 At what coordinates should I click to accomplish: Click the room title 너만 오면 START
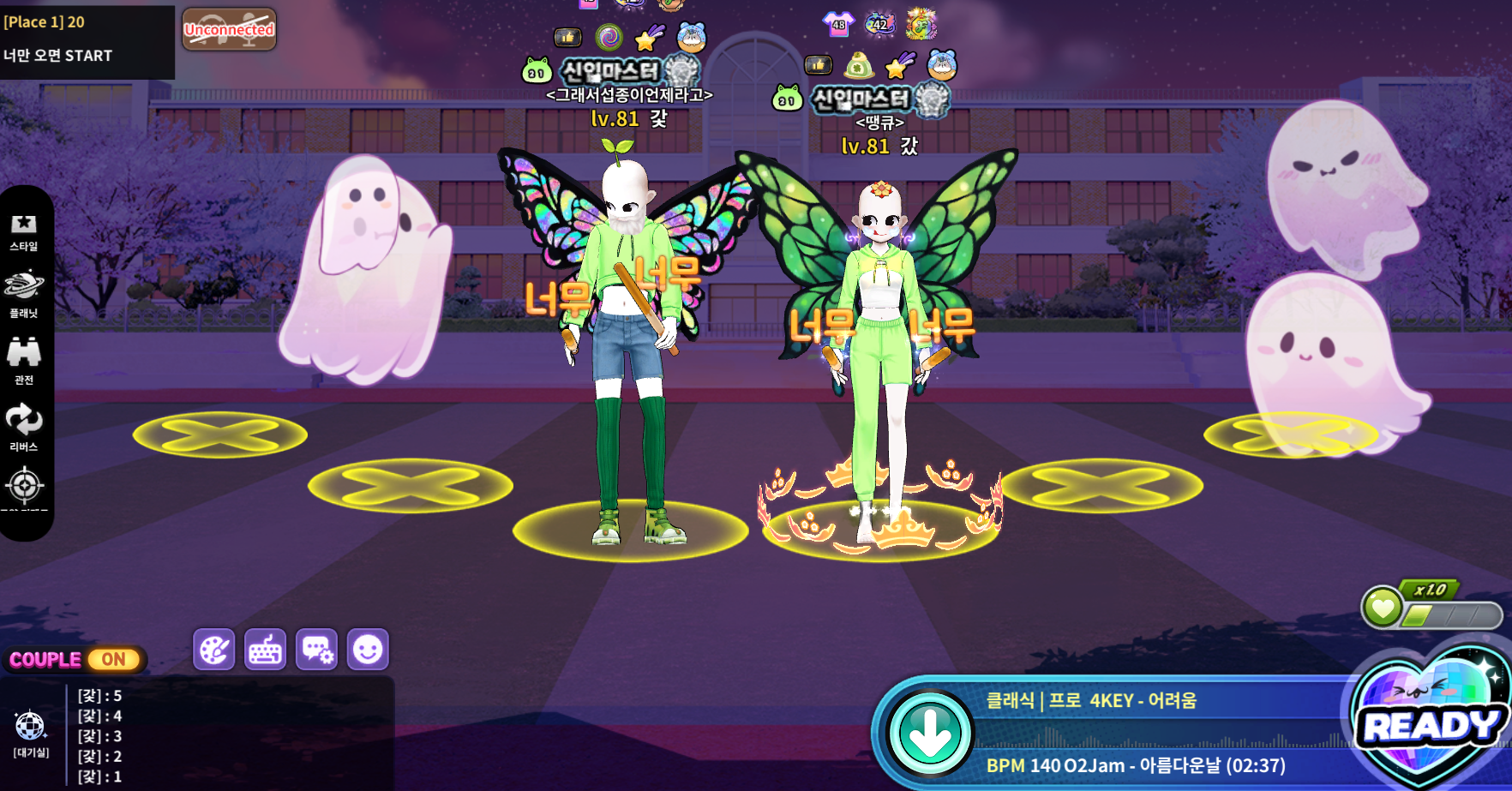[x=58, y=56]
